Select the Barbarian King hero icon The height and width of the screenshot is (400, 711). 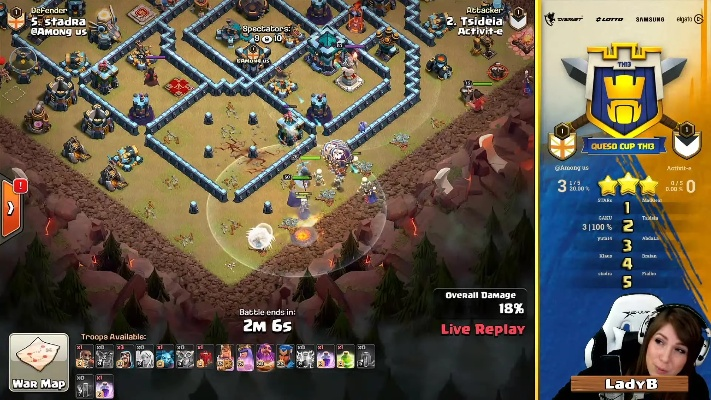coord(226,356)
